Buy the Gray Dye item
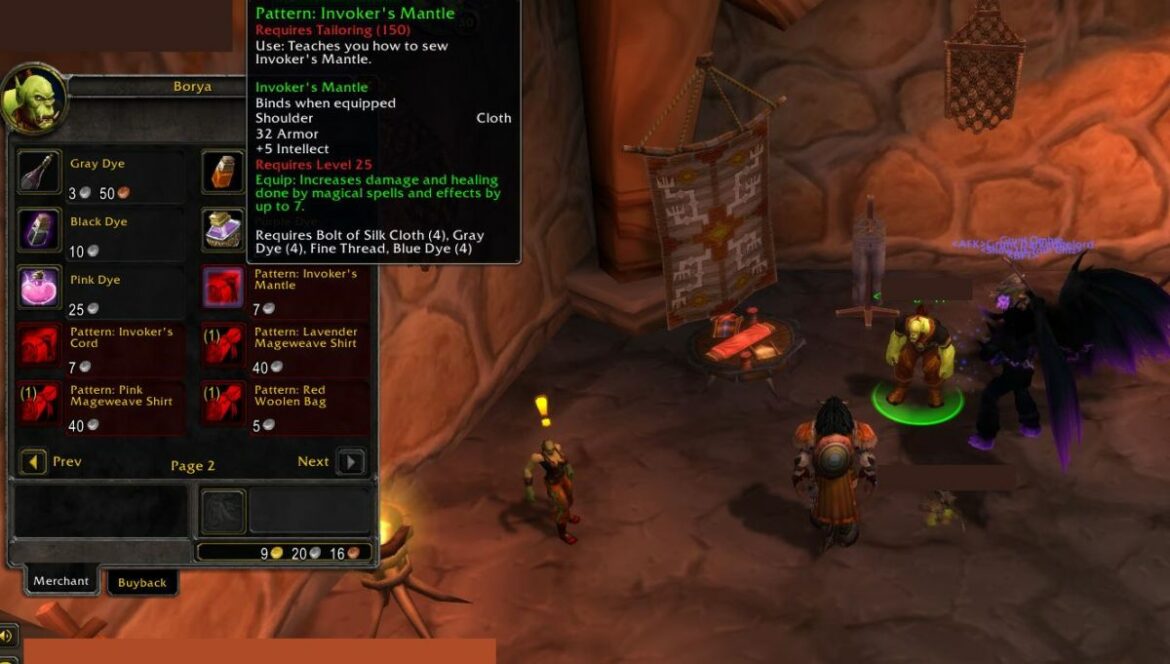The height and width of the screenshot is (664, 1170). click(38, 172)
